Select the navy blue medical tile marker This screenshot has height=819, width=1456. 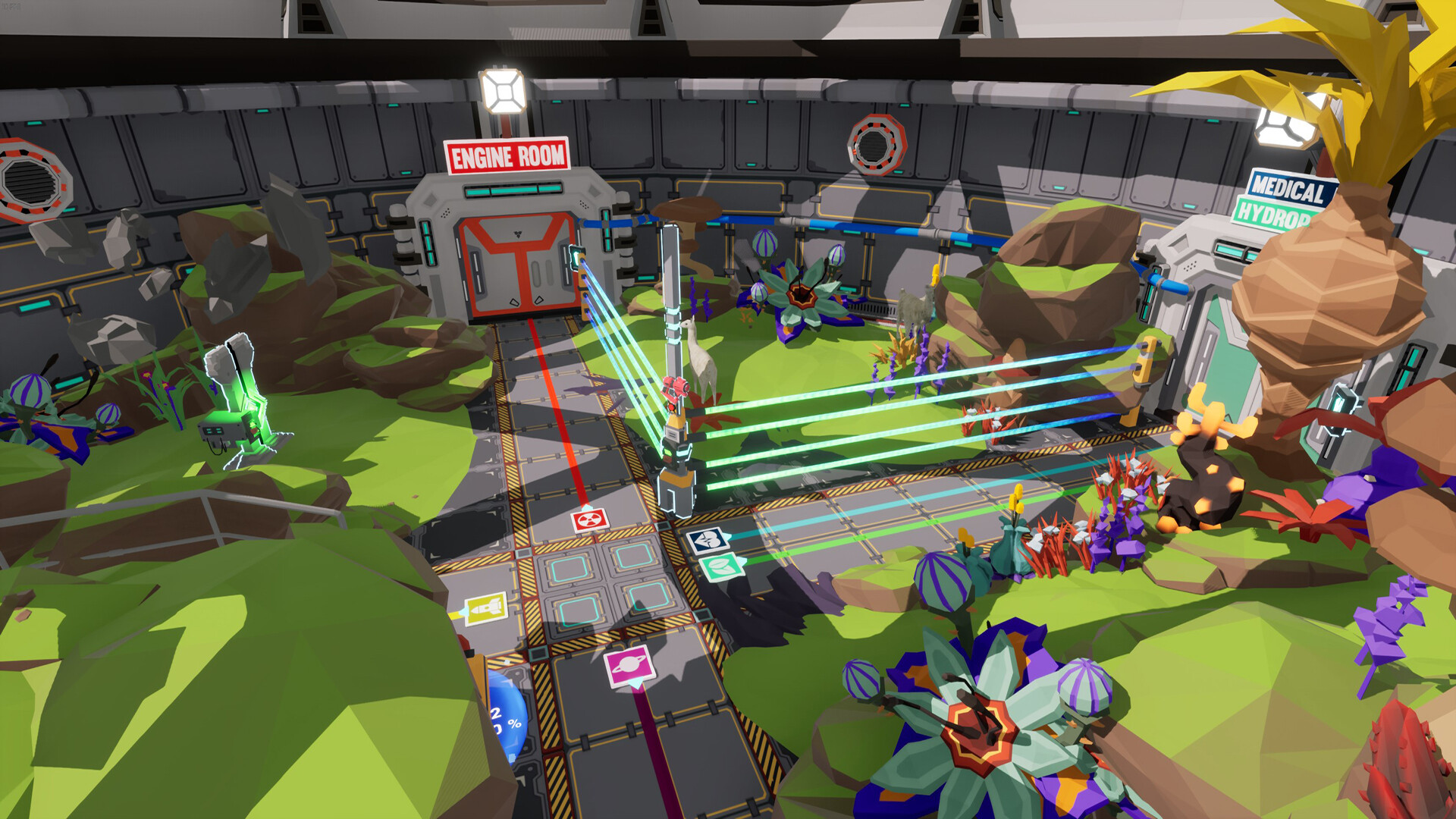click(708, 541)
